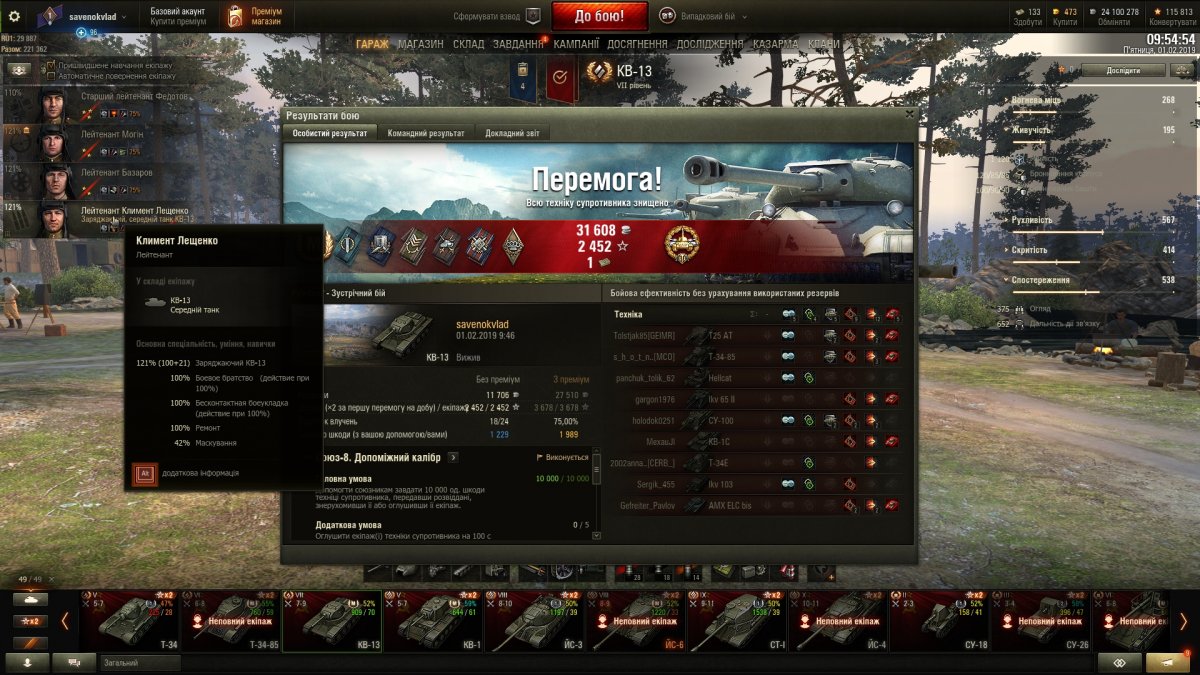This screenshot has width=1200, height=675.
Task: Open the СКЛАД menu
Action: [x=468, y=44]
